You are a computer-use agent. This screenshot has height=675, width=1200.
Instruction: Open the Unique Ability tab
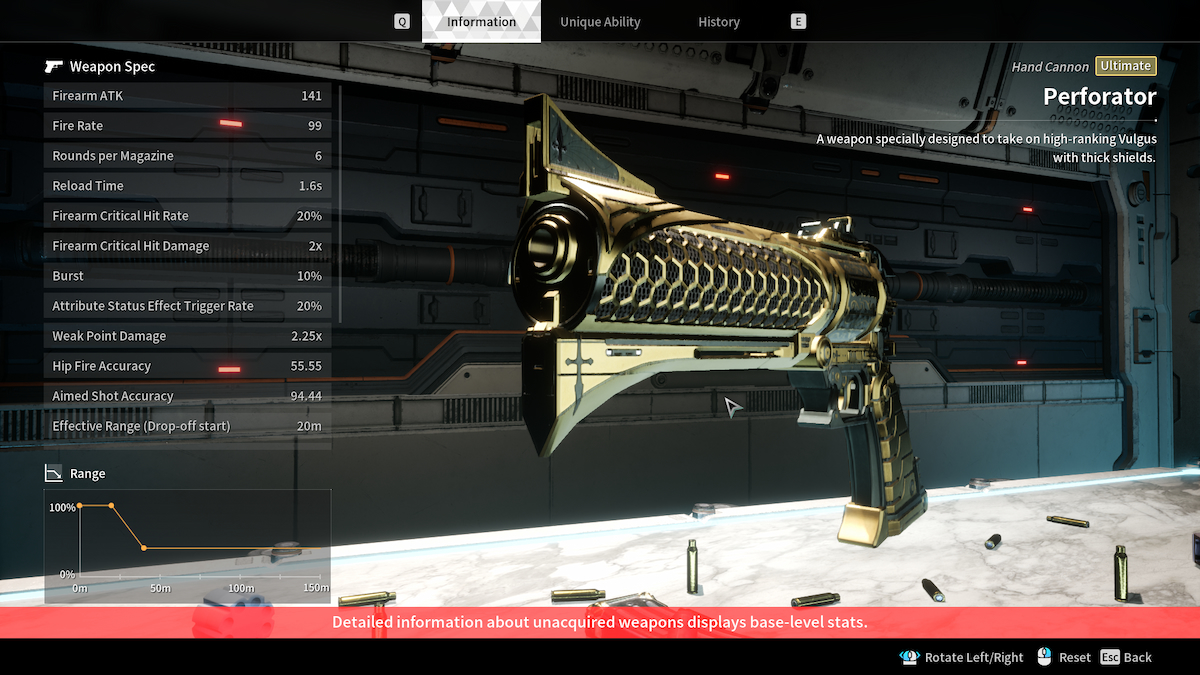click(600, 22)
